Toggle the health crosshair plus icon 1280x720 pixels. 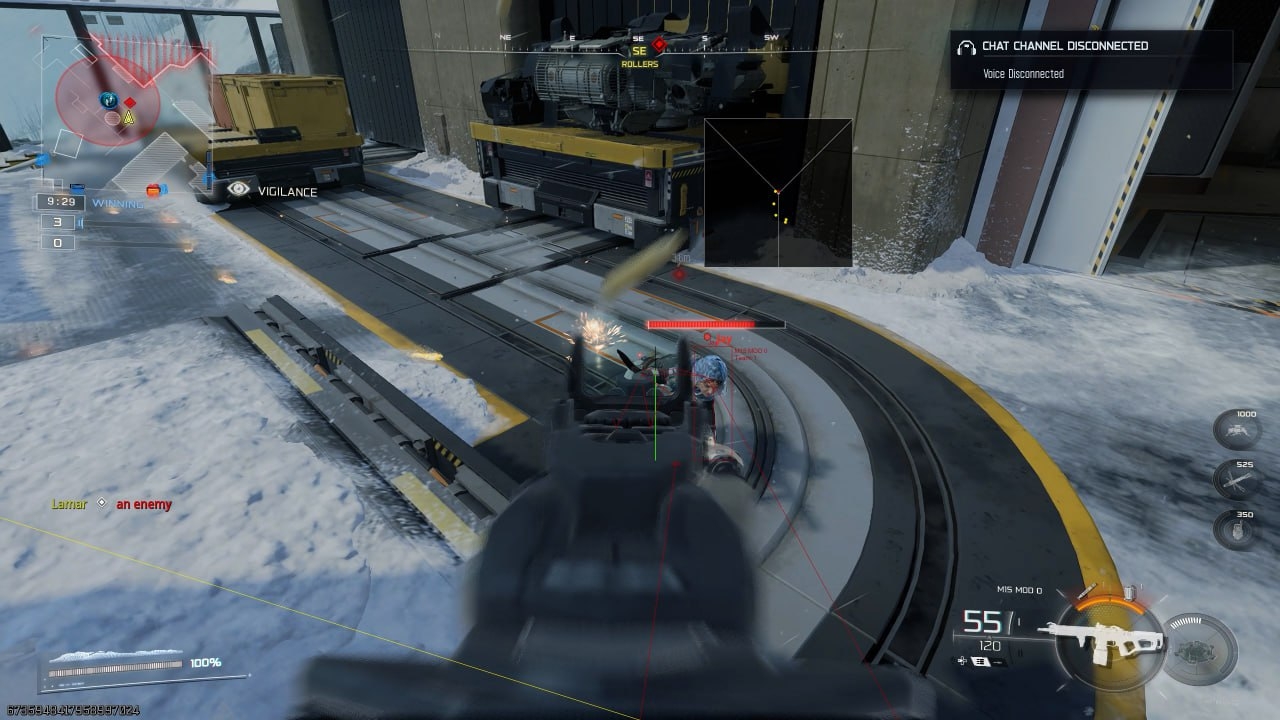(x=961, y=659)
